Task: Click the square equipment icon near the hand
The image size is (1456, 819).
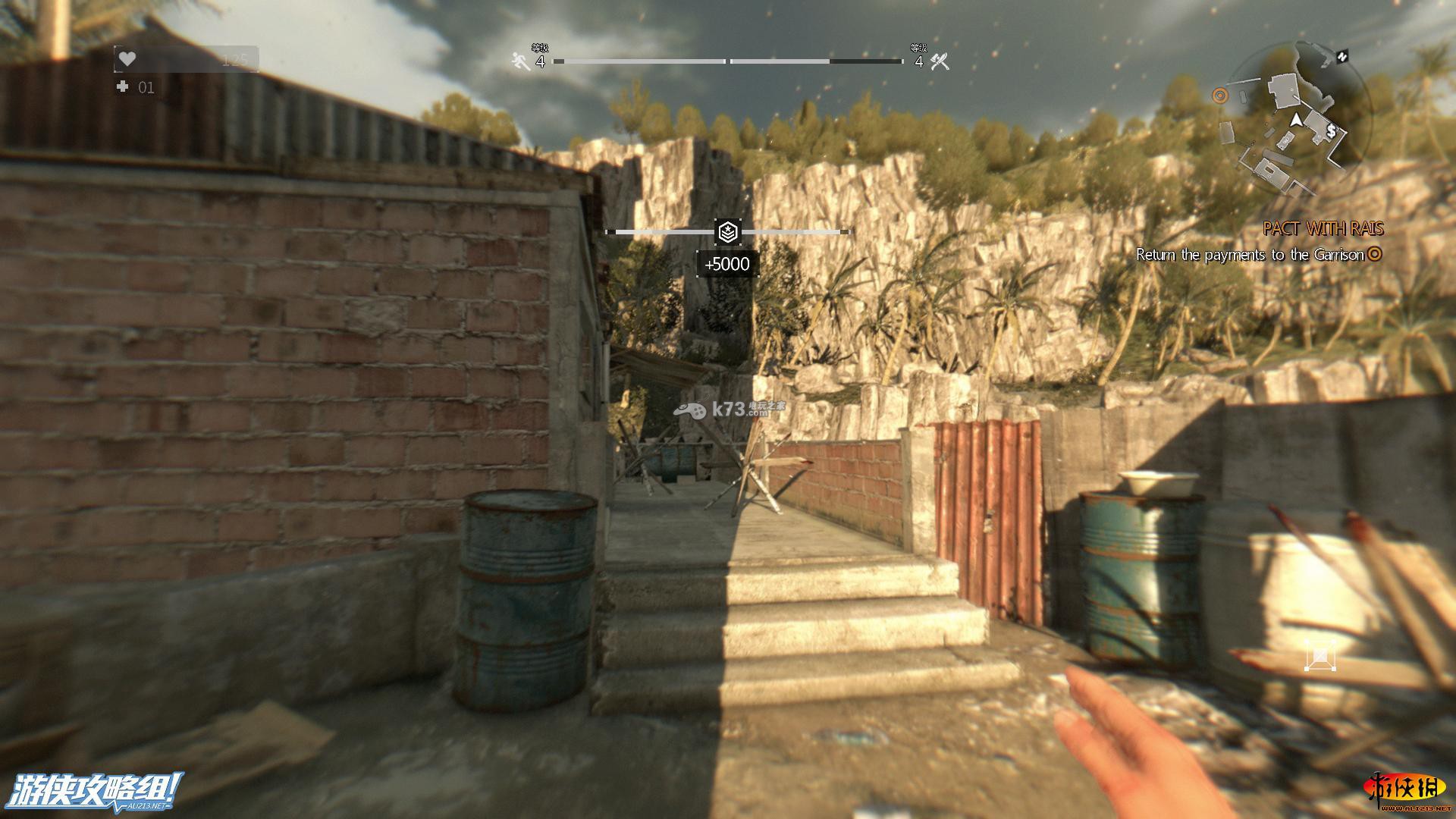Action: coord(1319,655)
